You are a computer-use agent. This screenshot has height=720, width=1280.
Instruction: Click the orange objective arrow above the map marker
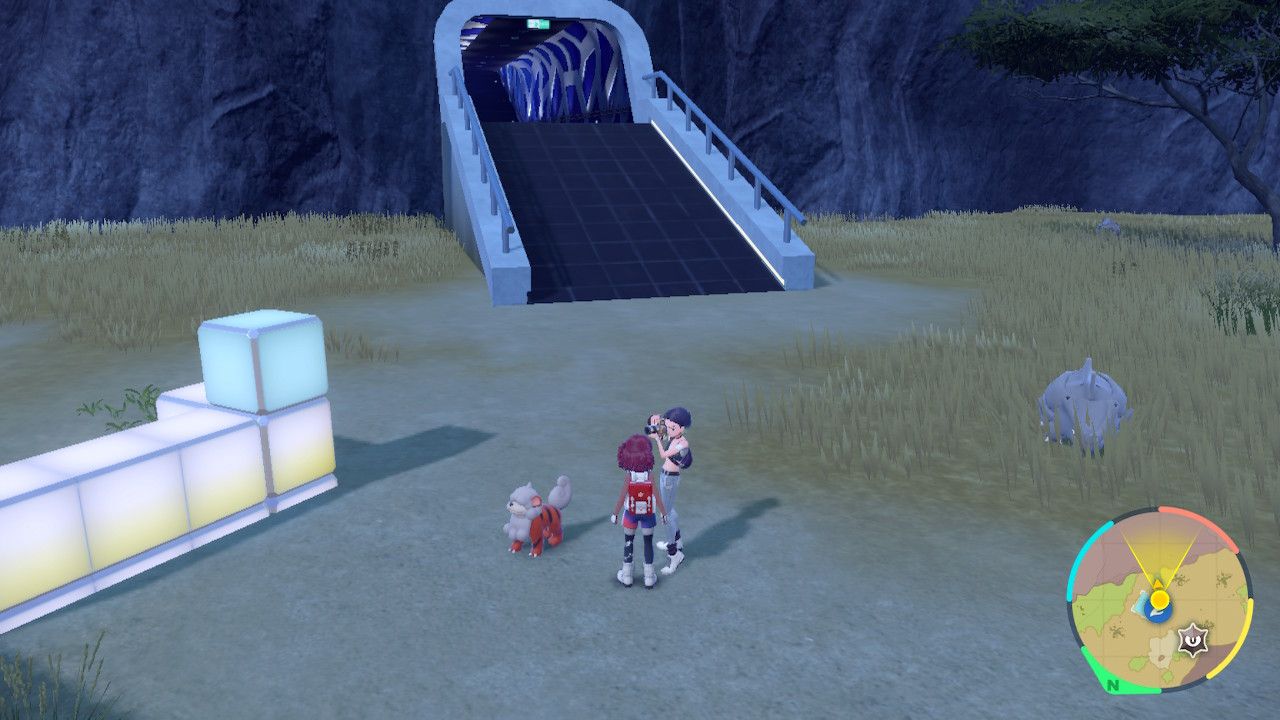(1158, 581)
